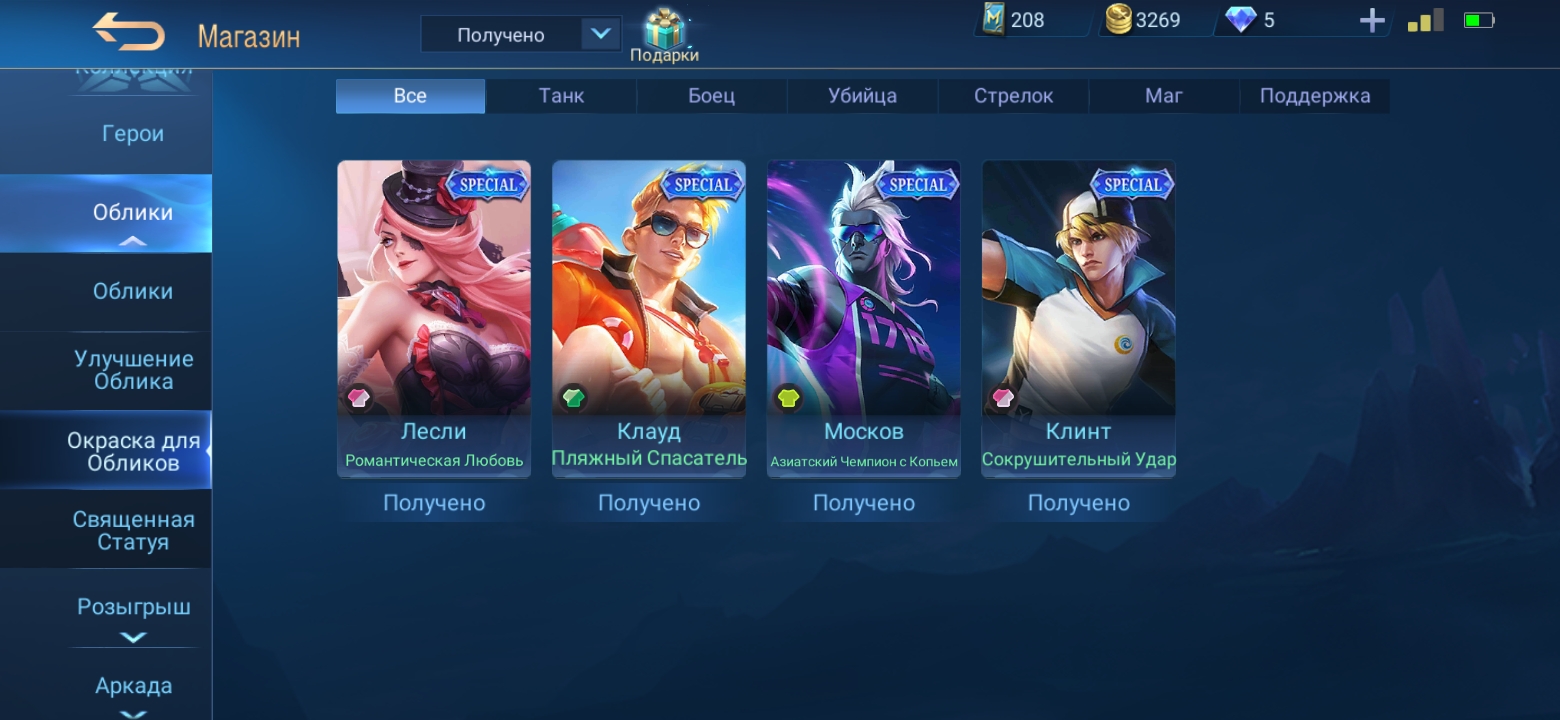Choose the Поддержка tab
This screenshot has height=720, width=1560.
coord(1314,96)
